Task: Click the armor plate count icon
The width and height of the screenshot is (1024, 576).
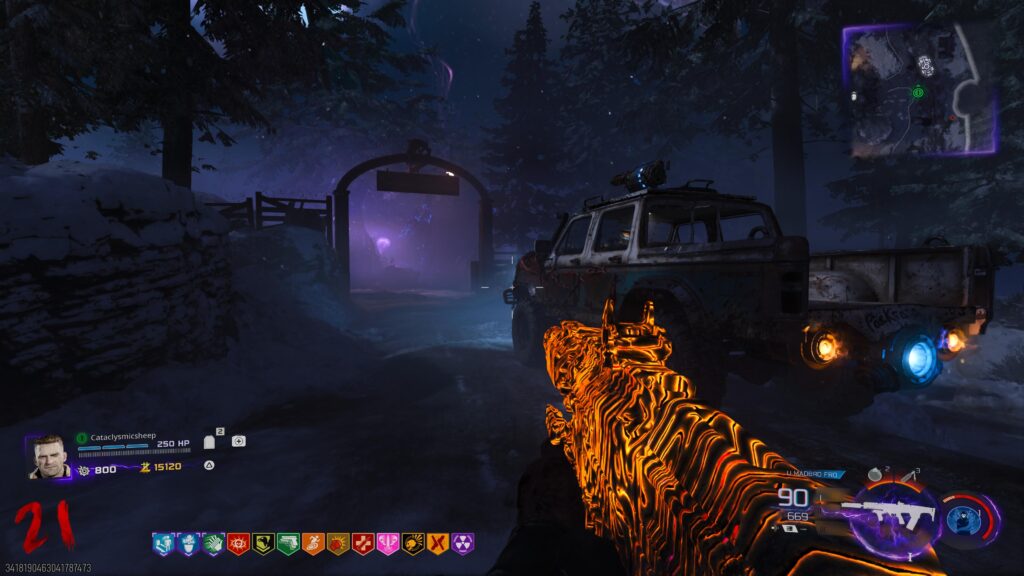Action: click(211, 441)
